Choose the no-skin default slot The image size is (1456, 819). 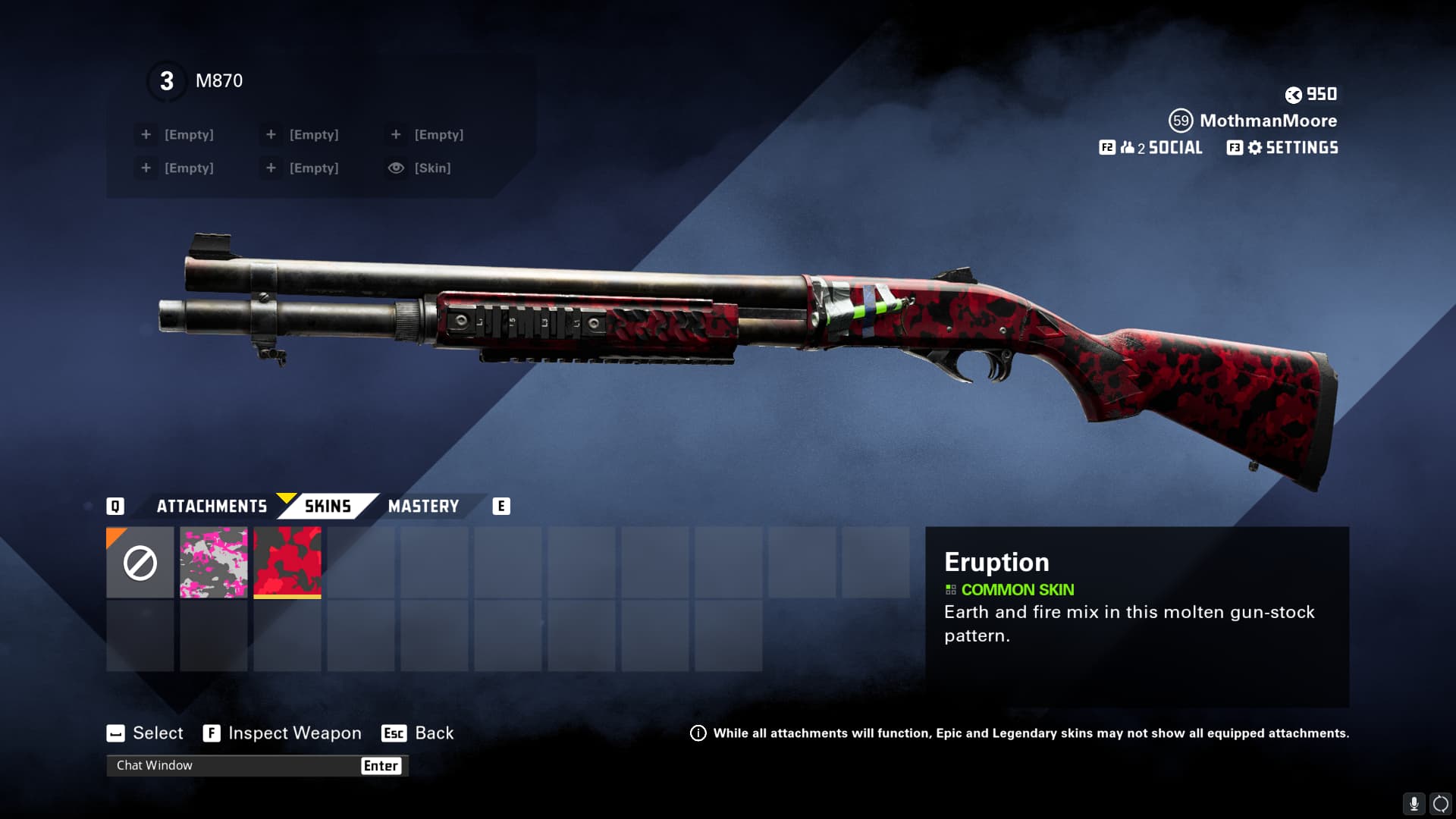(x=140, y=563)
